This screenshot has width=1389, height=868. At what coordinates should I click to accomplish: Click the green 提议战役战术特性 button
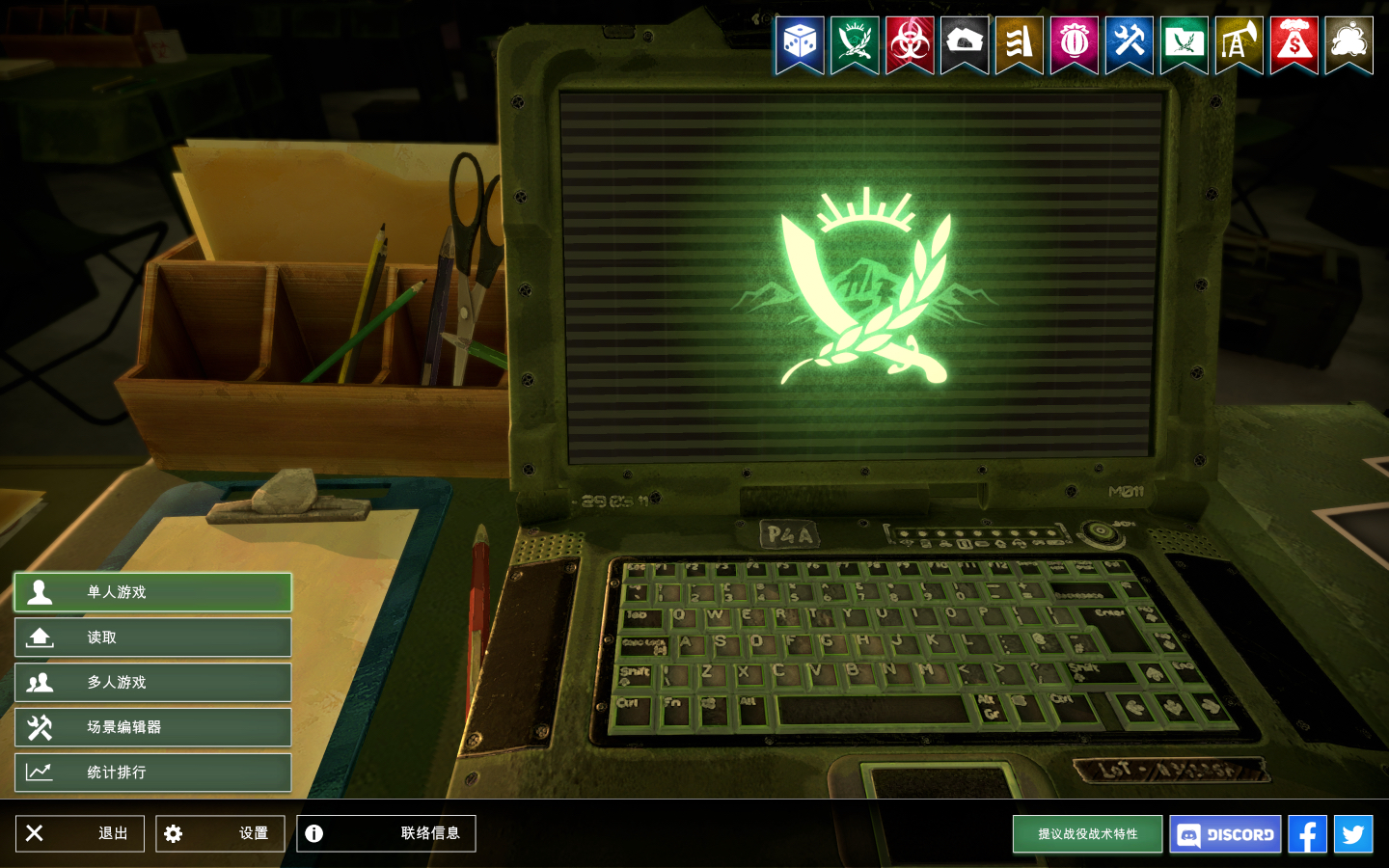1087,834
